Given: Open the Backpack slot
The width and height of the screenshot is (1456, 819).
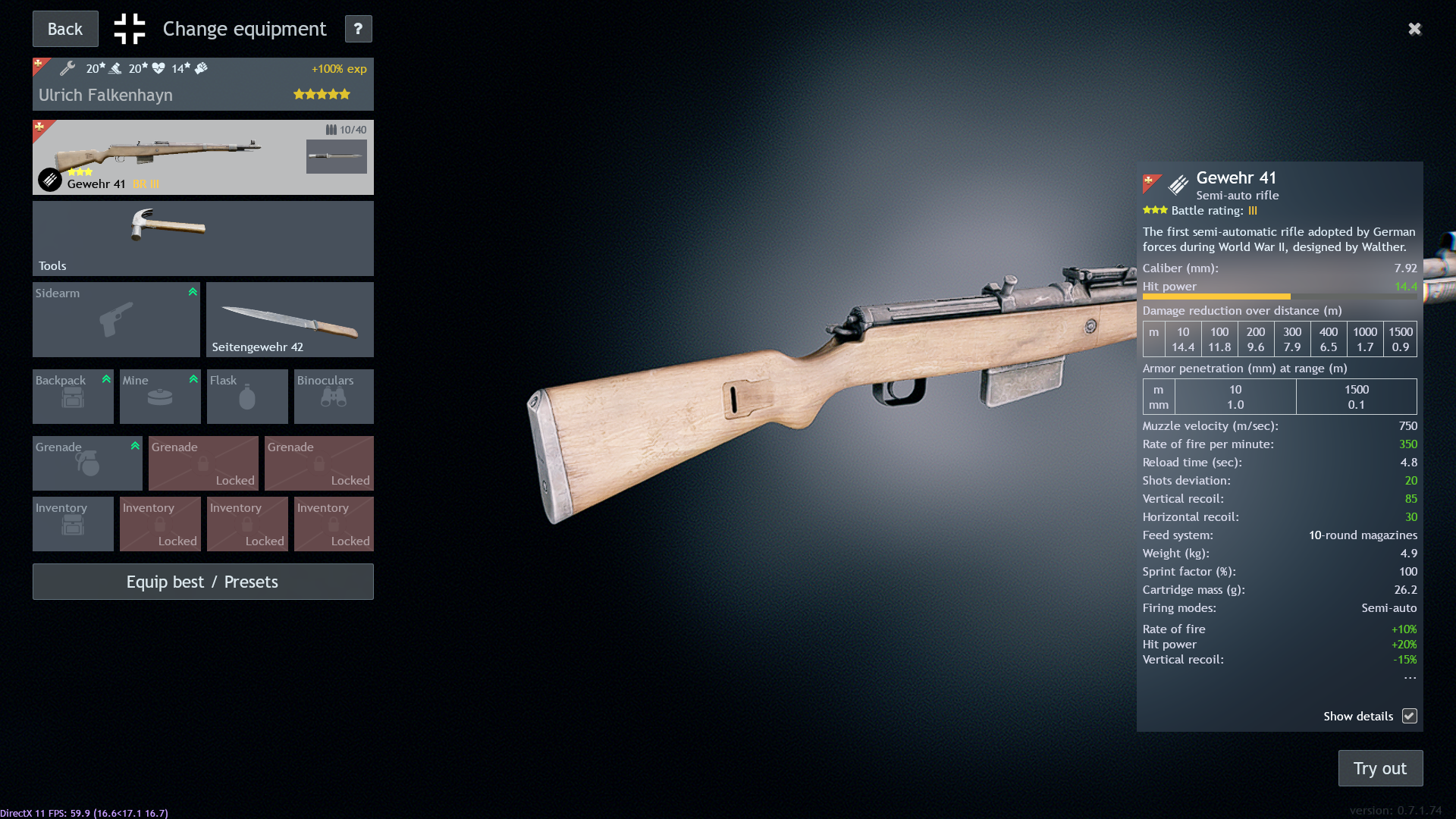Looking at the screenshot, I should pyautogui.click(x=73, y=396).
